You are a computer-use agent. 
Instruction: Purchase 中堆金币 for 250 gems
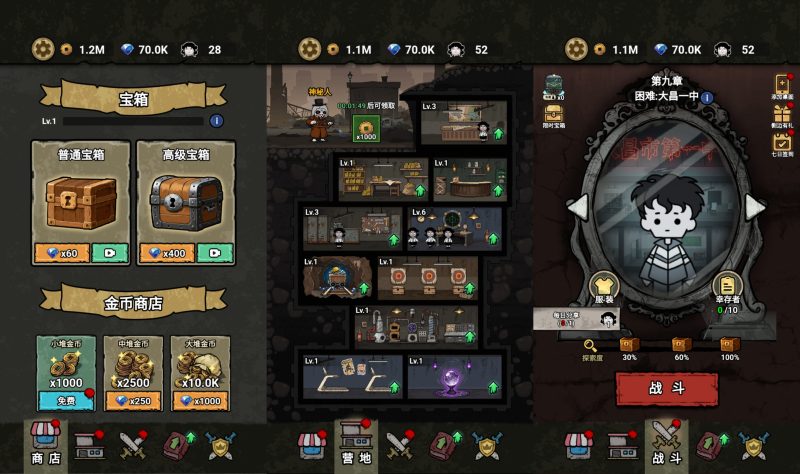pyautogui.click(x=133, y=400)
